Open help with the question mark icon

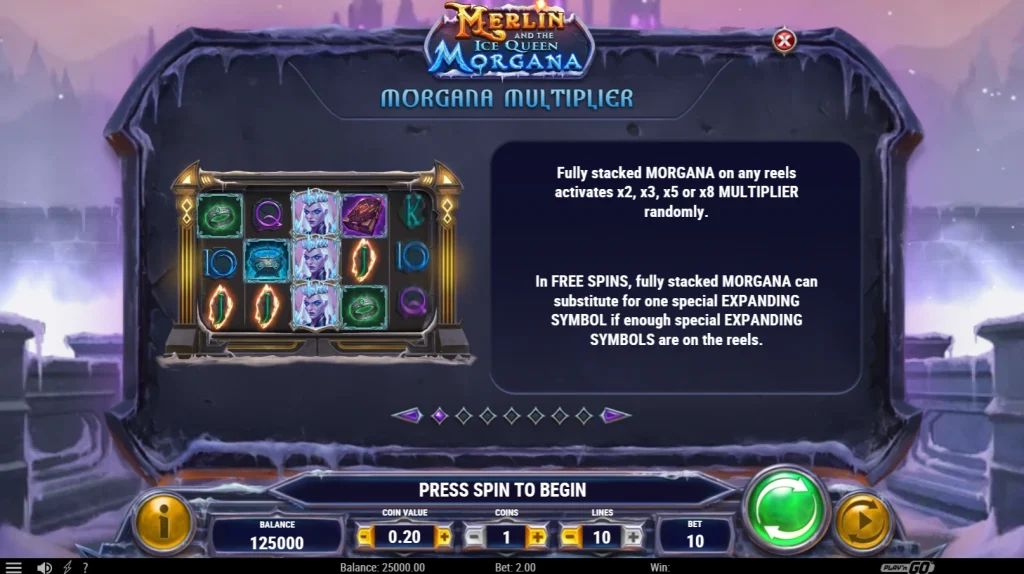[x=85, y=567]
